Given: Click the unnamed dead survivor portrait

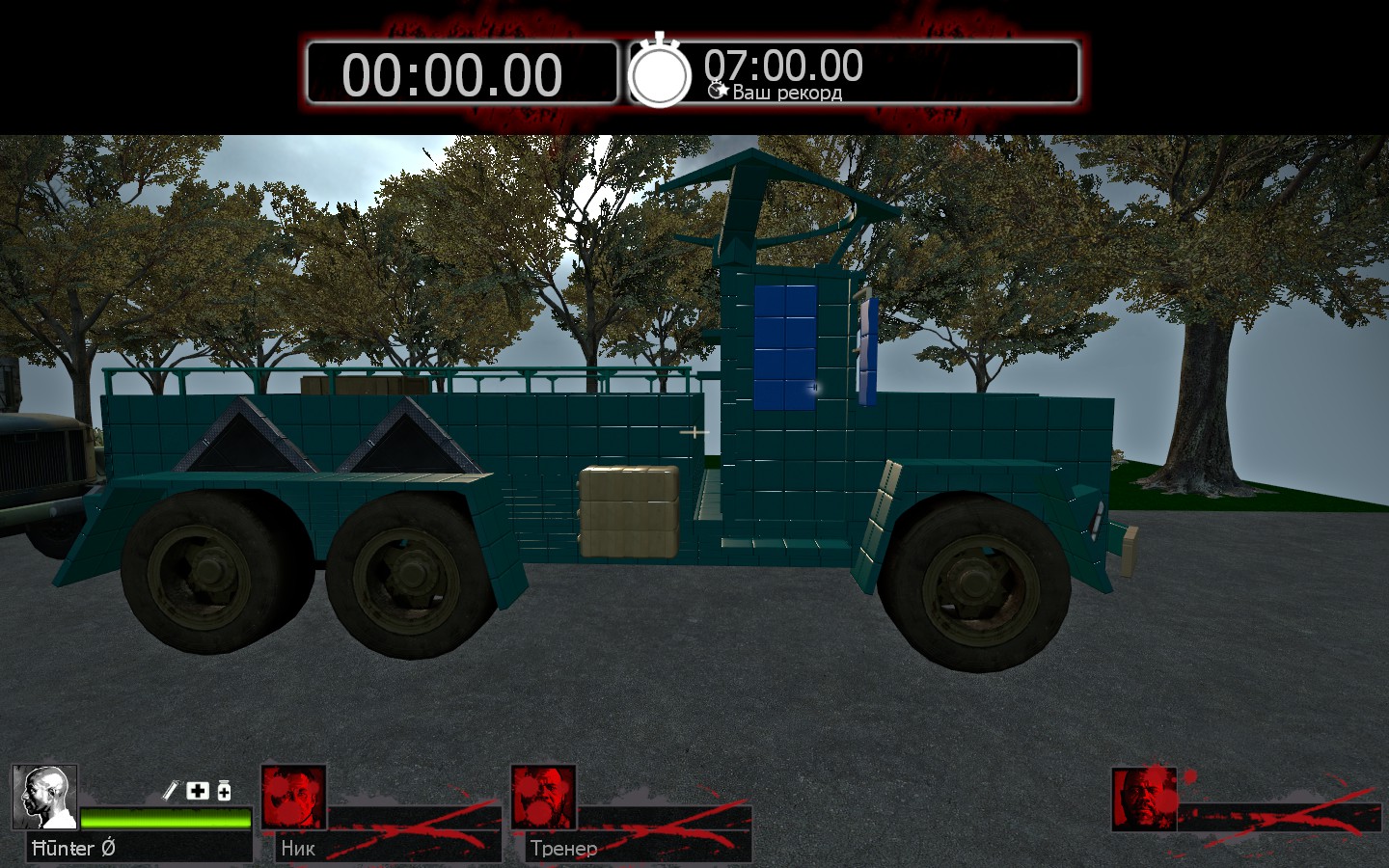Looking at the screenshot, I should pos(1144,799).
